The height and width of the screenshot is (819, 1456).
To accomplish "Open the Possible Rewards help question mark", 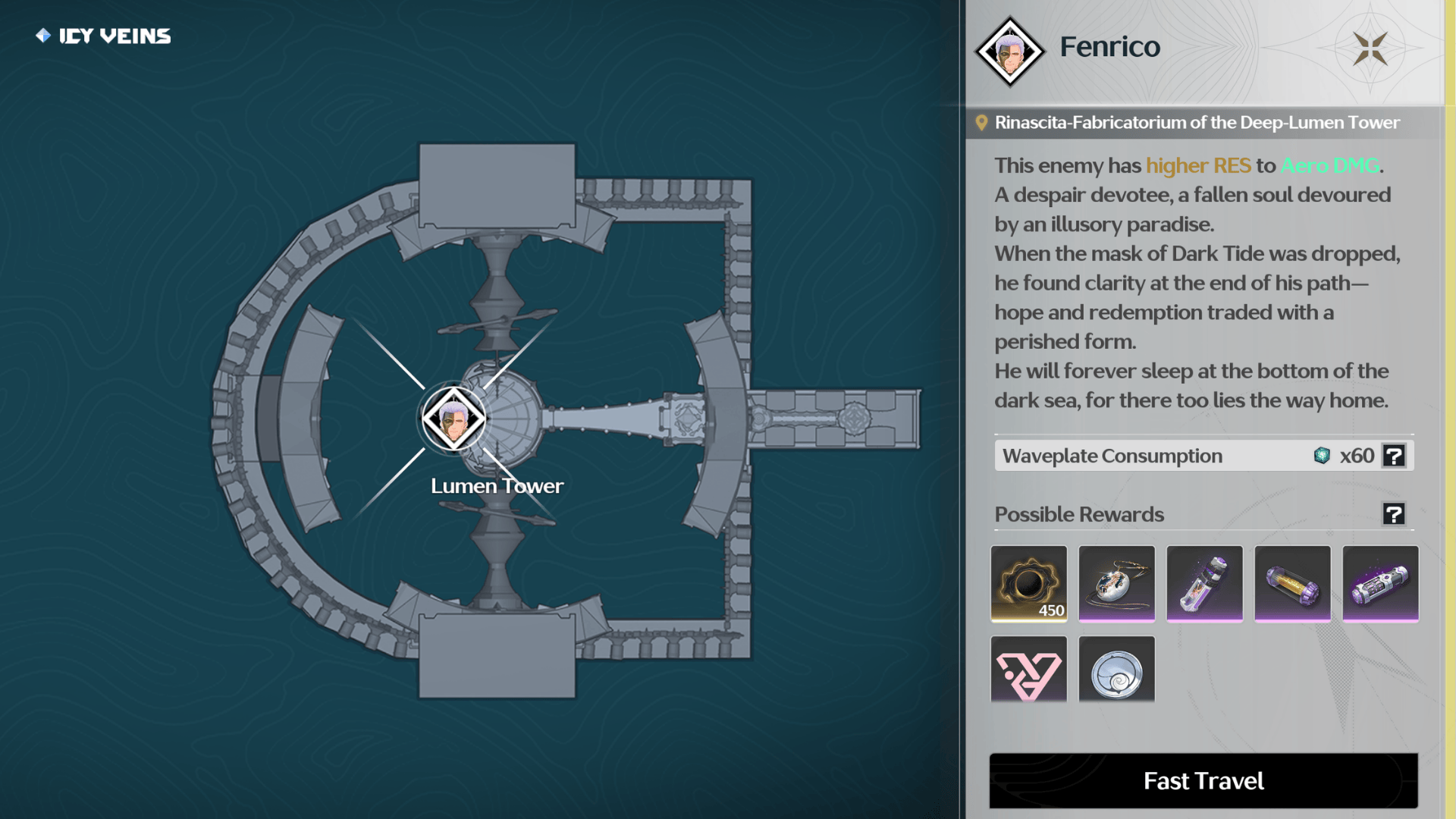I will pyautogui.click(x=1394, y=514).
